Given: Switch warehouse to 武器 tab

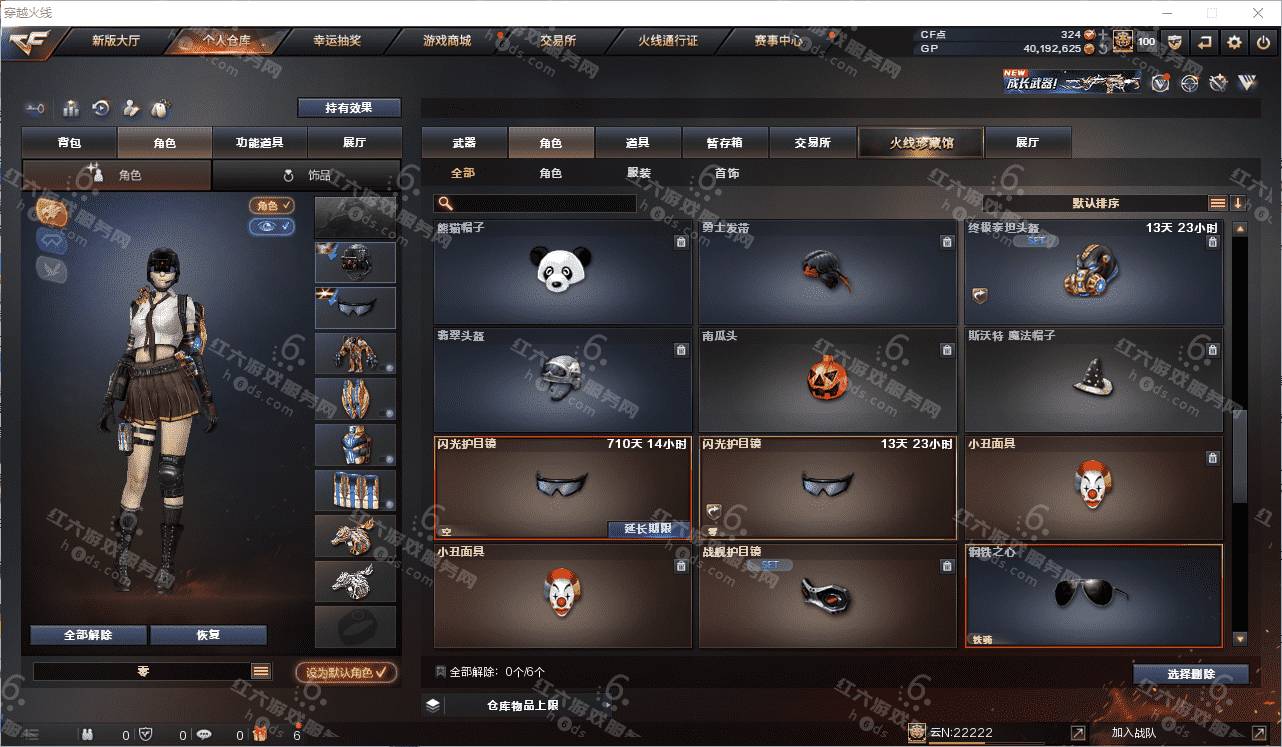Looking at the screenshot, I should click(464, 143).
